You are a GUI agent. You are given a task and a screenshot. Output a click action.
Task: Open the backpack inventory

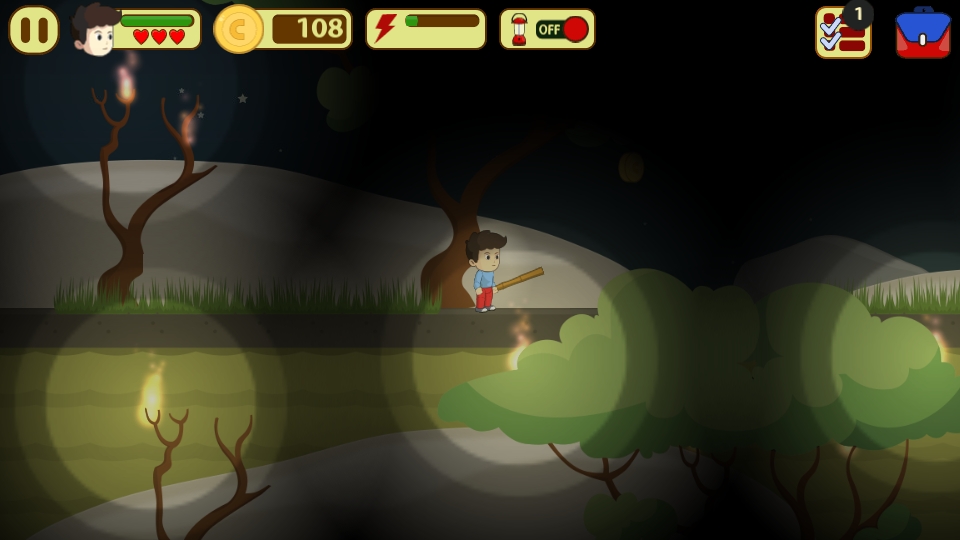tap(922, 34)
